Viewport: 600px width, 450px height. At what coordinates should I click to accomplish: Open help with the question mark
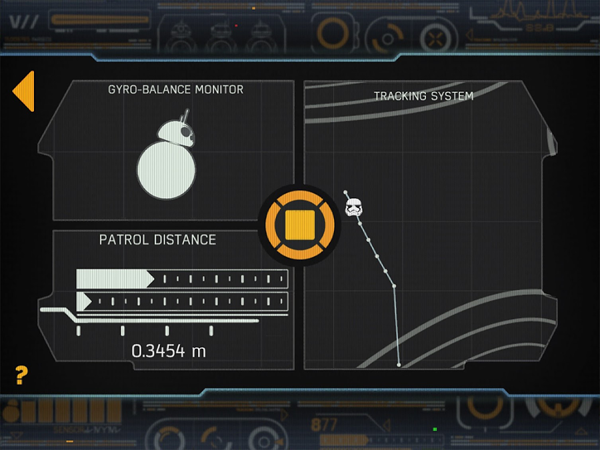[x=21, y=376]
